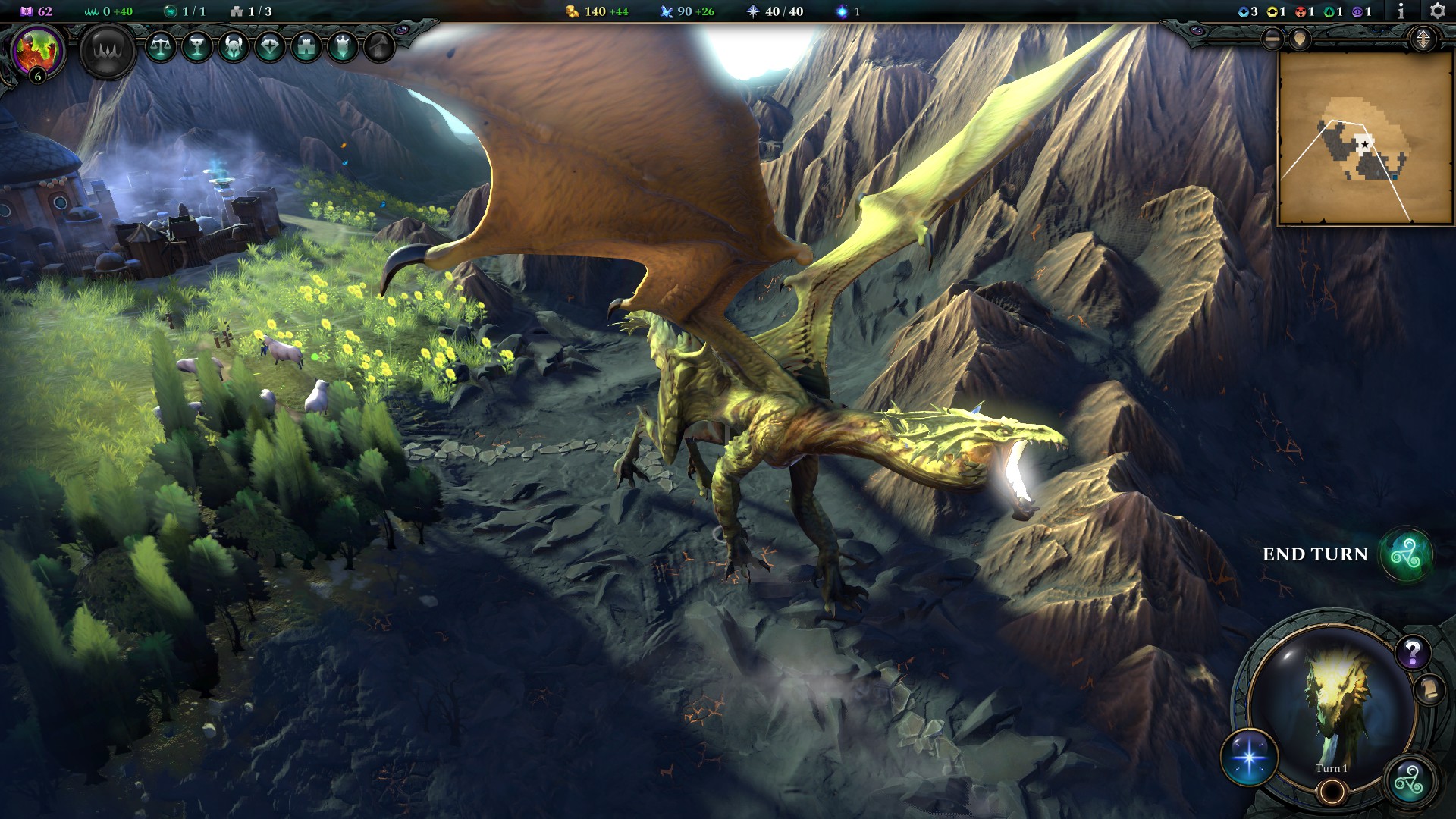The width and height of the screenshot is (1456, 819).
Task: Show the information panel via the i icon
Action: tap(1401, 11)
